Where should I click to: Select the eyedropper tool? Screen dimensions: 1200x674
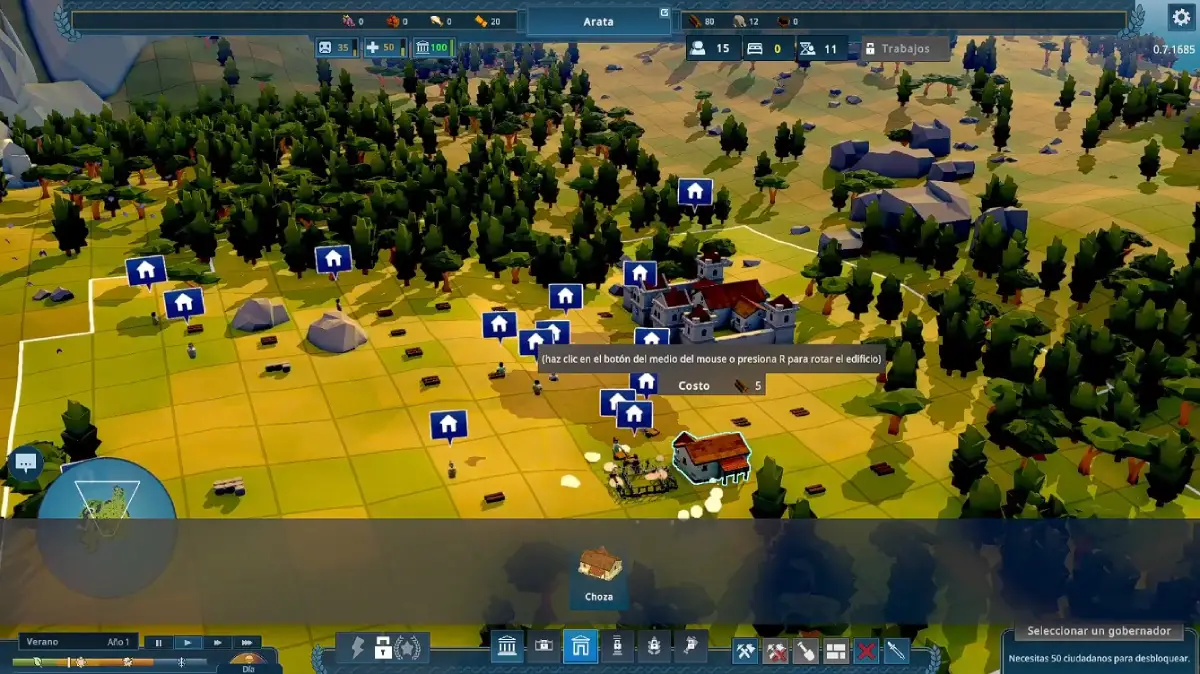[x=896, y=651]
